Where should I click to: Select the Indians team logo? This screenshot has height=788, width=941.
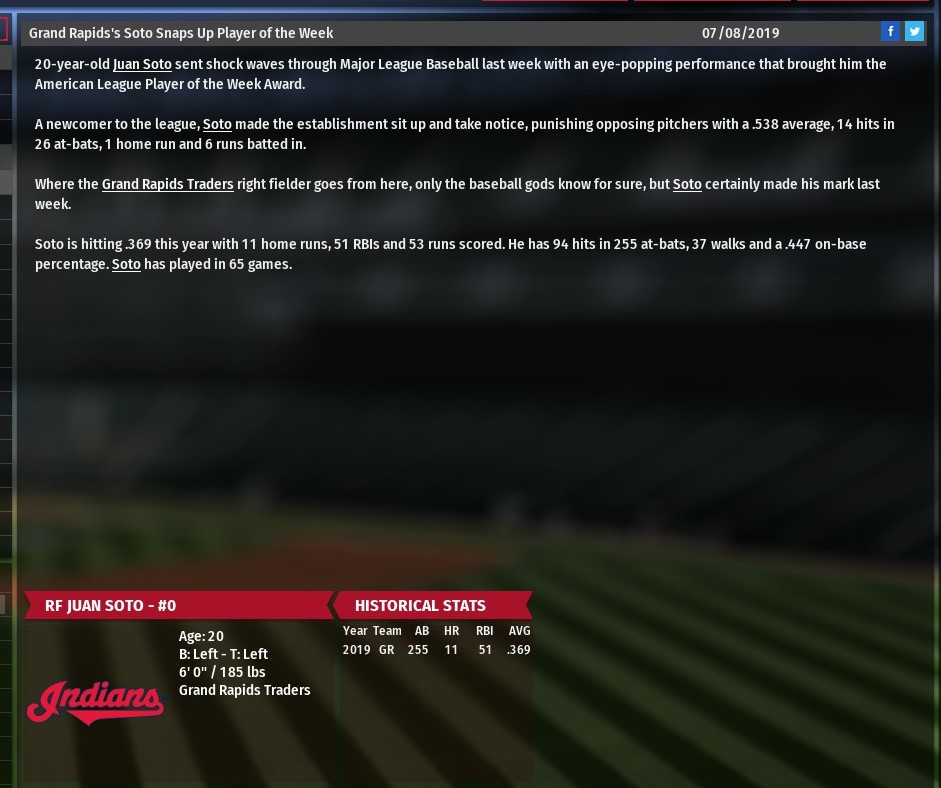(x=95, y=701)
